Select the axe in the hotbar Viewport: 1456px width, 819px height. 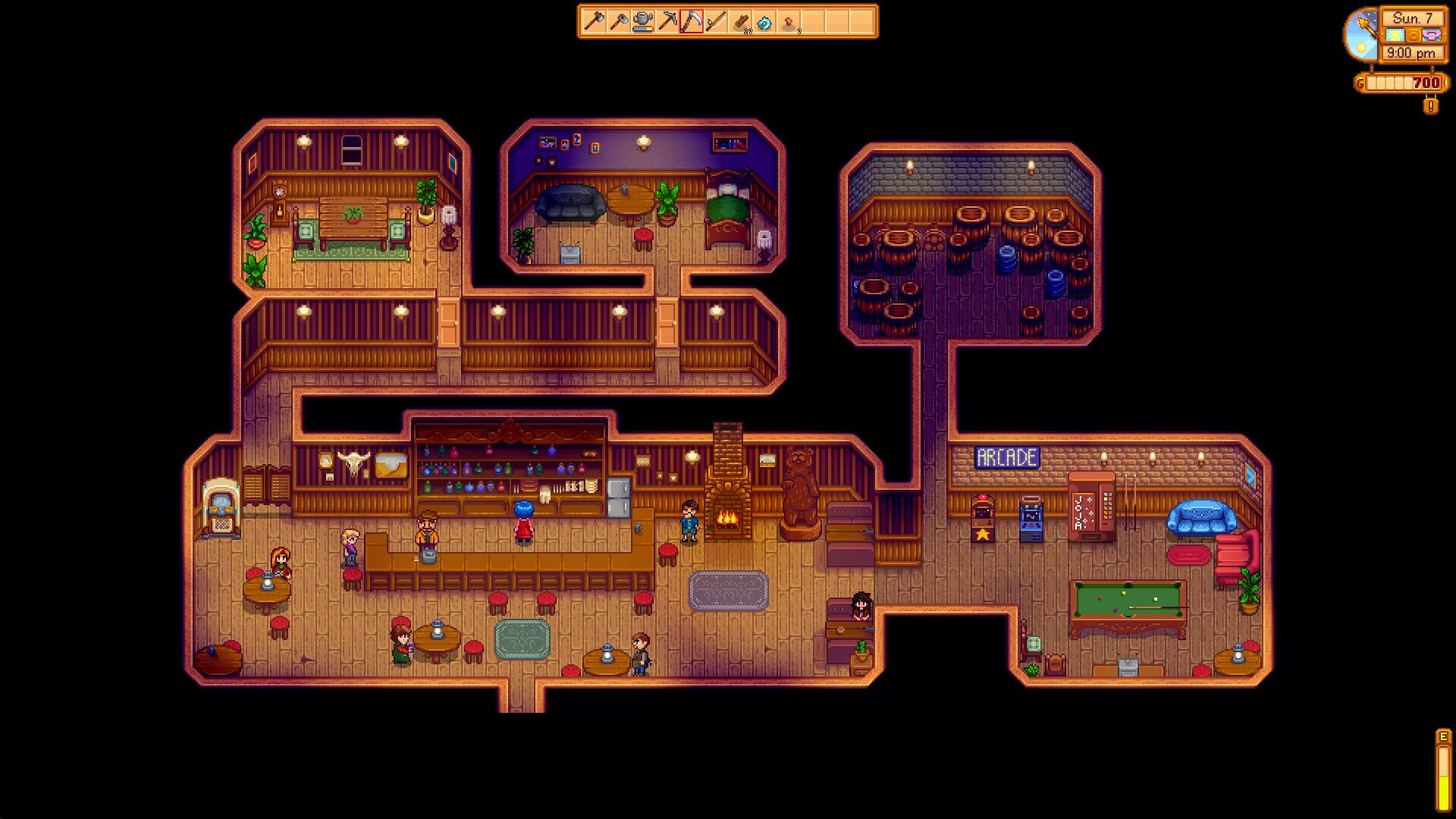coord(594,22)
